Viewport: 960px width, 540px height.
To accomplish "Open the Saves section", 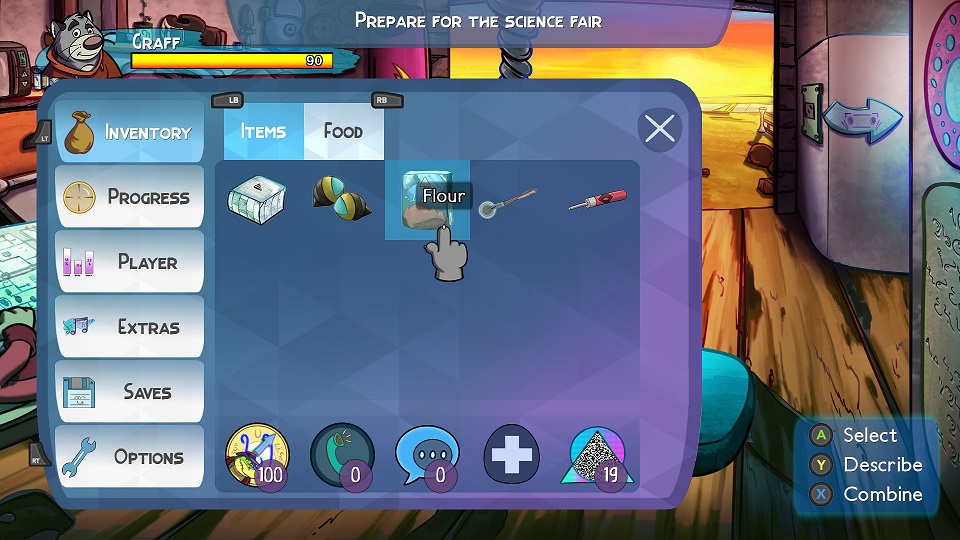I will click(x=130, y=392).
